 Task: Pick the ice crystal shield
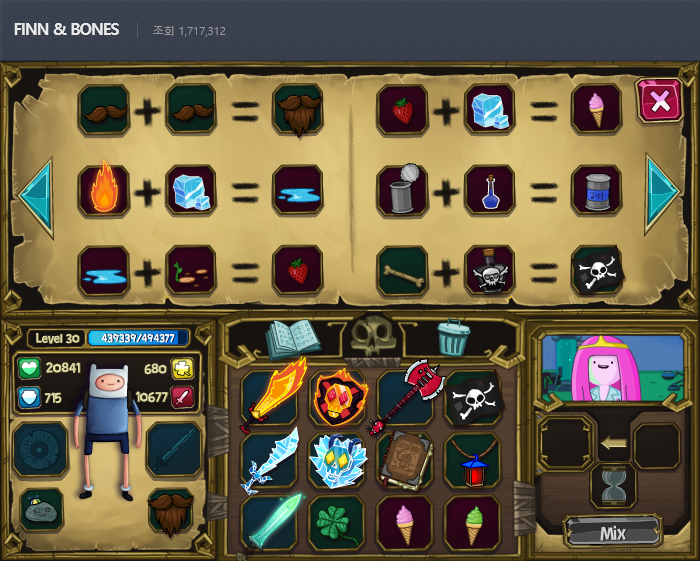click(338, 461)
